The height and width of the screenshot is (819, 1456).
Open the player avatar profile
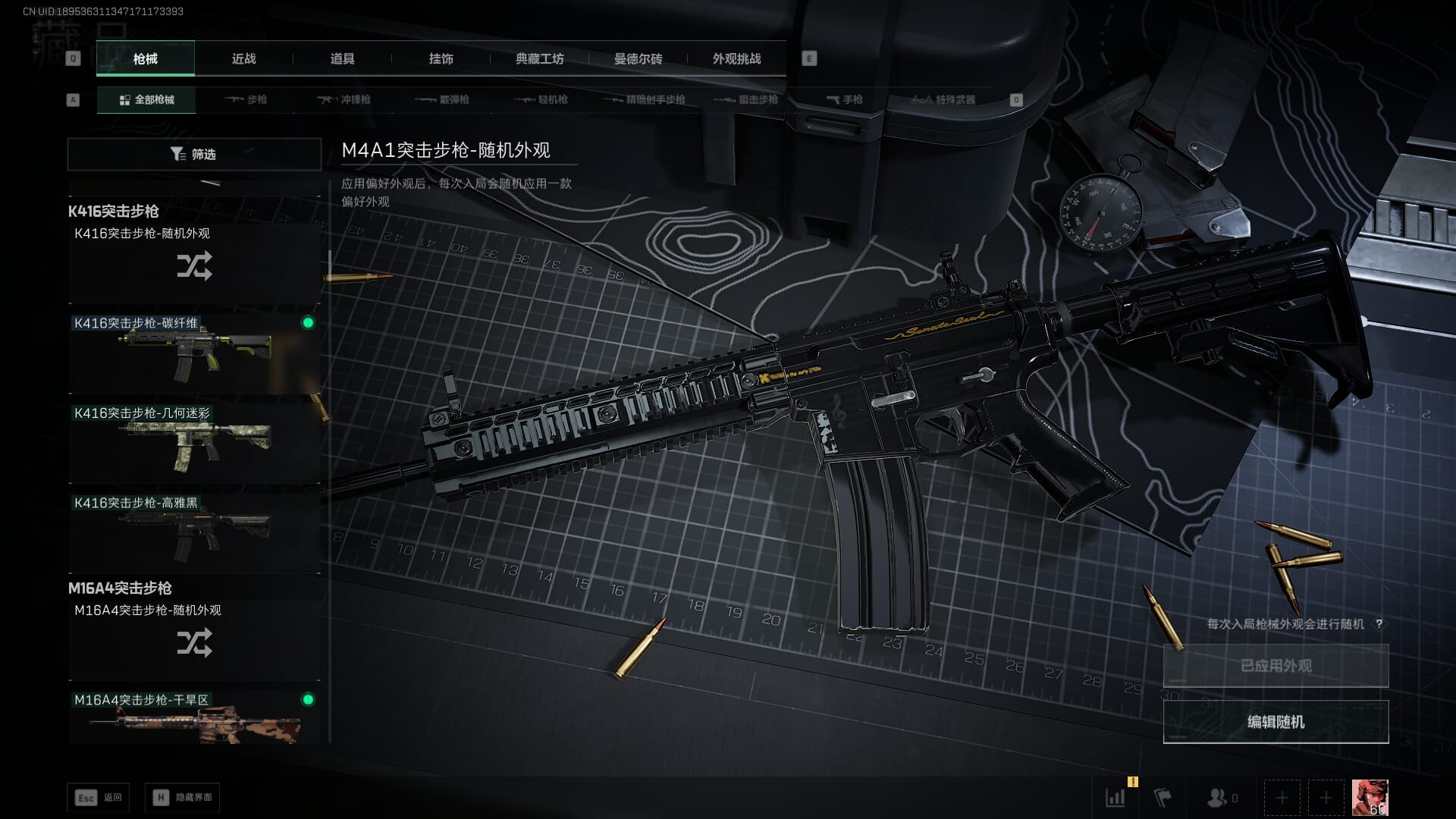pos(1370,798)
